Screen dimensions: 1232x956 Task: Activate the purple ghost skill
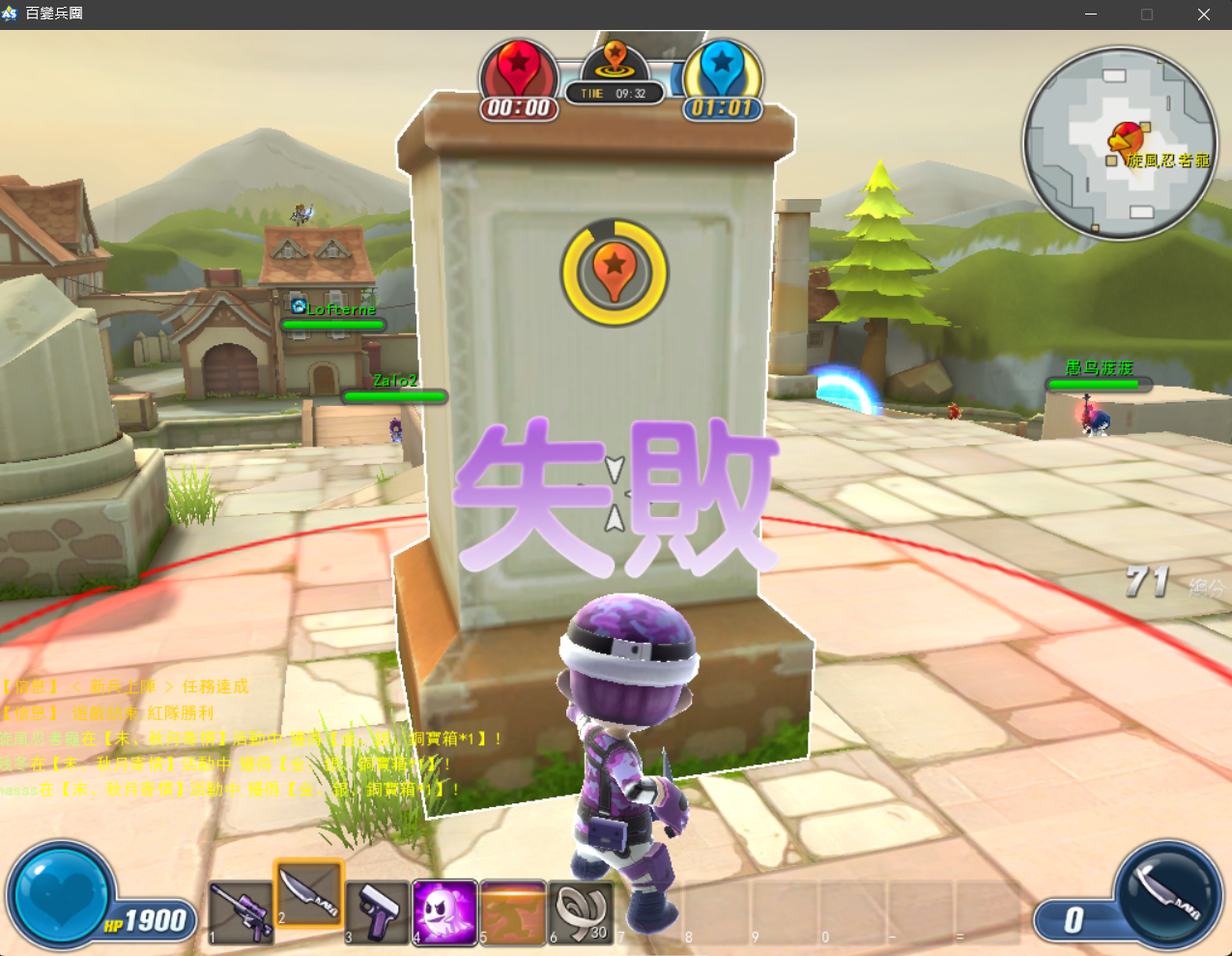pyautogui.click(x=444, y=911)
